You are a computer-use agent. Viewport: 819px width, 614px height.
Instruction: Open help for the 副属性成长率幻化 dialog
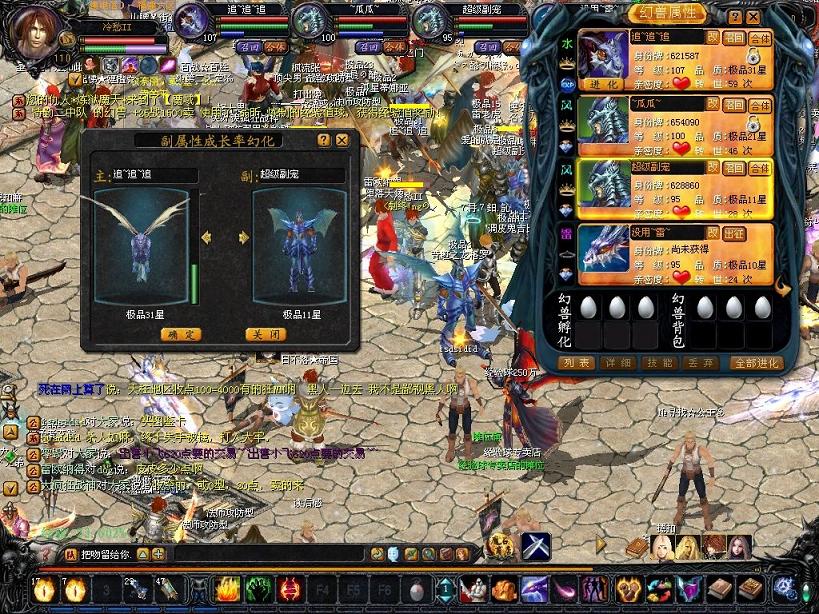[323, 141]
